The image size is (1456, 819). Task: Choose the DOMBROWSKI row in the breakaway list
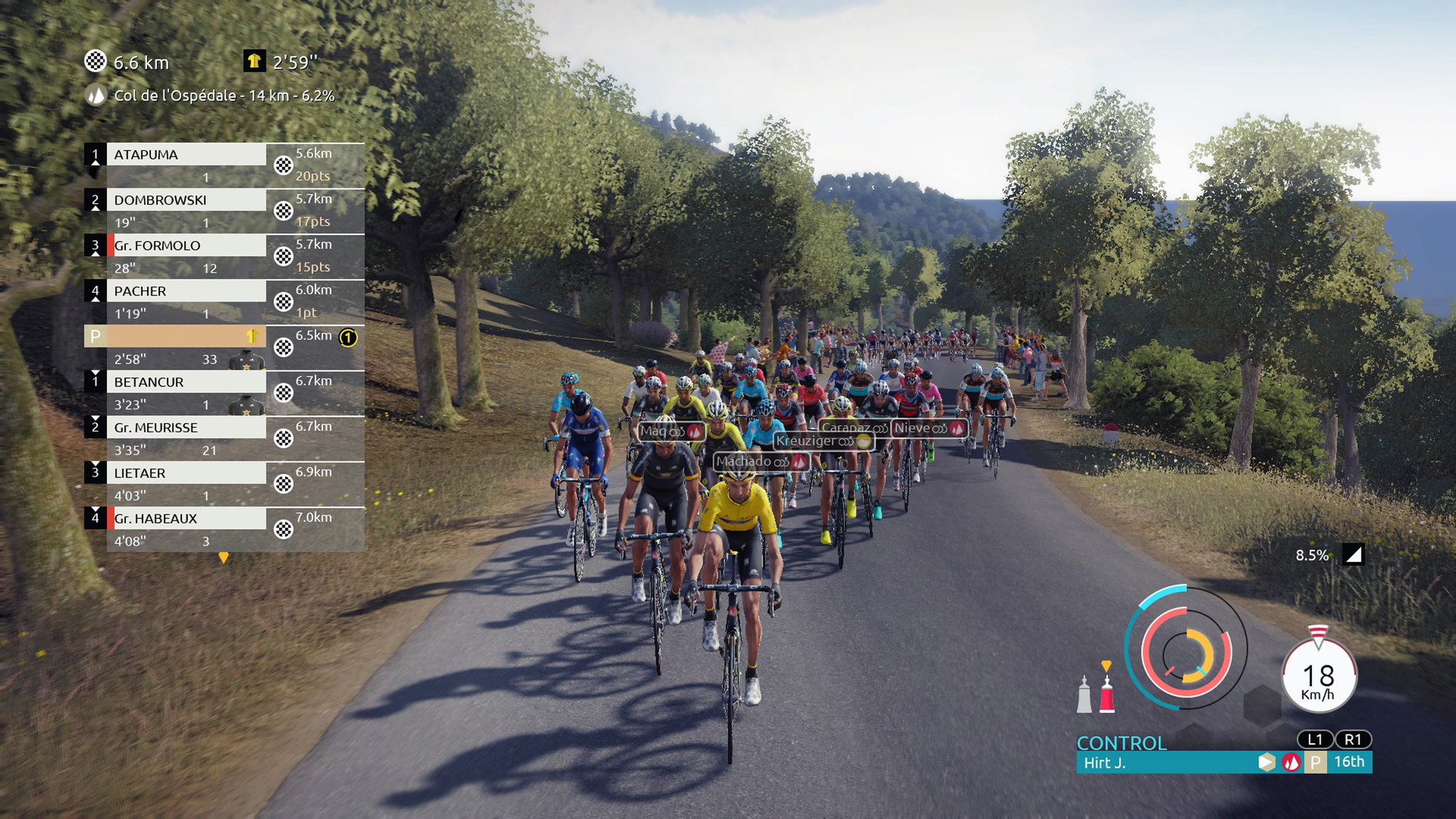pyautogui.click(x=186, y=200)
